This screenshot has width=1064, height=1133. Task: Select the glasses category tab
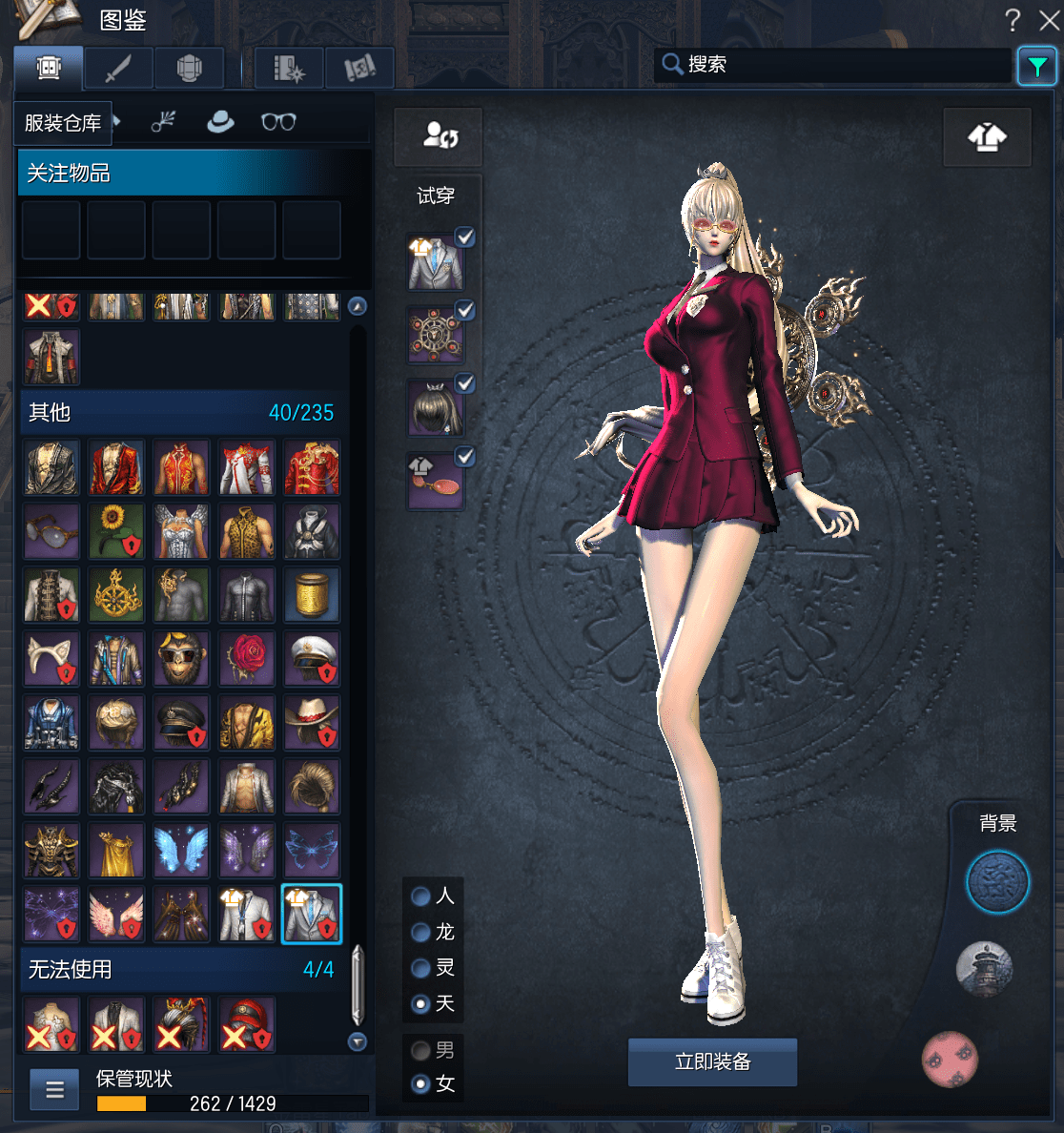(x=278, y=122)
